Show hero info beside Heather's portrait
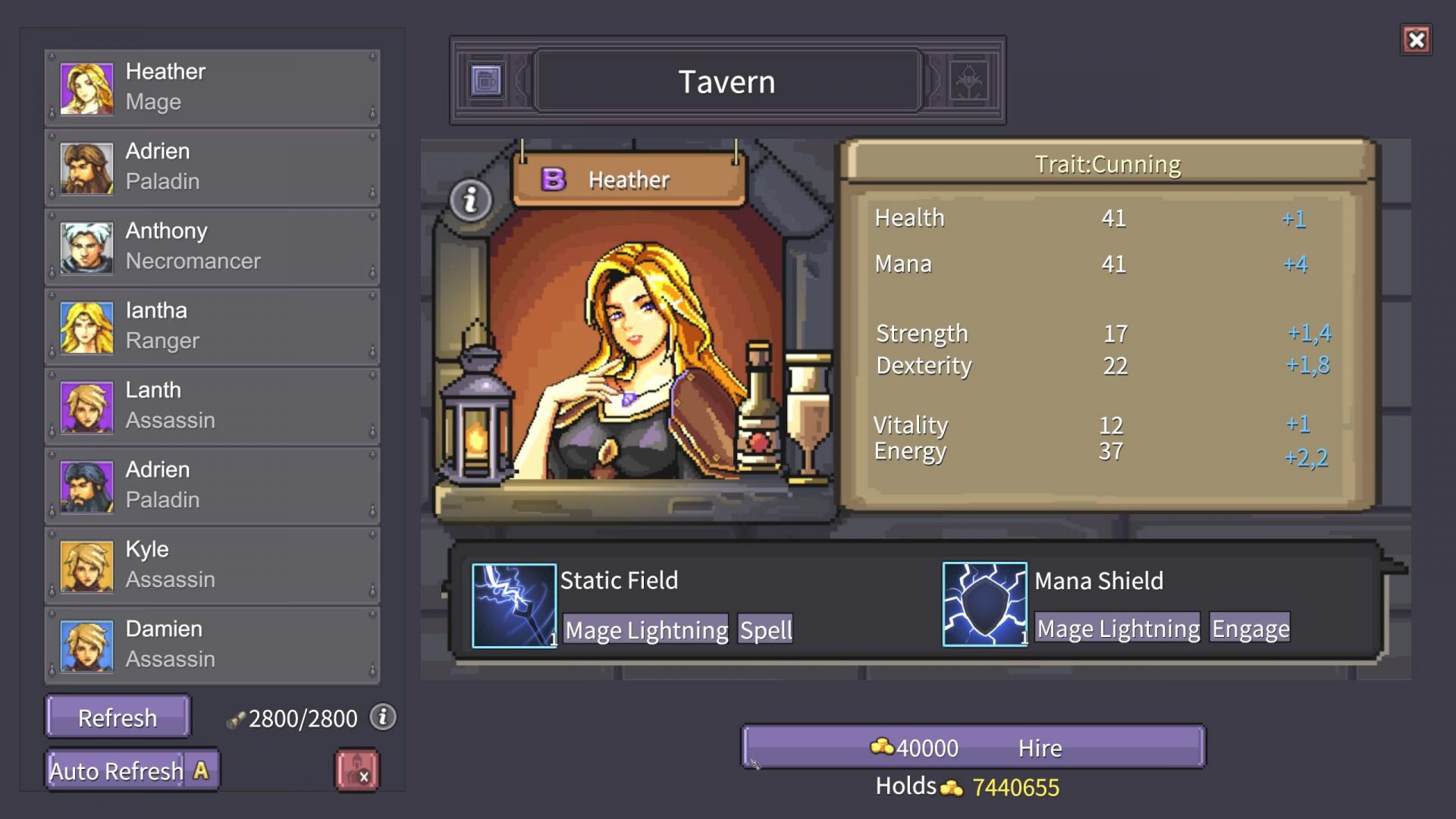Viewport: 1456px width, 819px height. tap(471, 200)
